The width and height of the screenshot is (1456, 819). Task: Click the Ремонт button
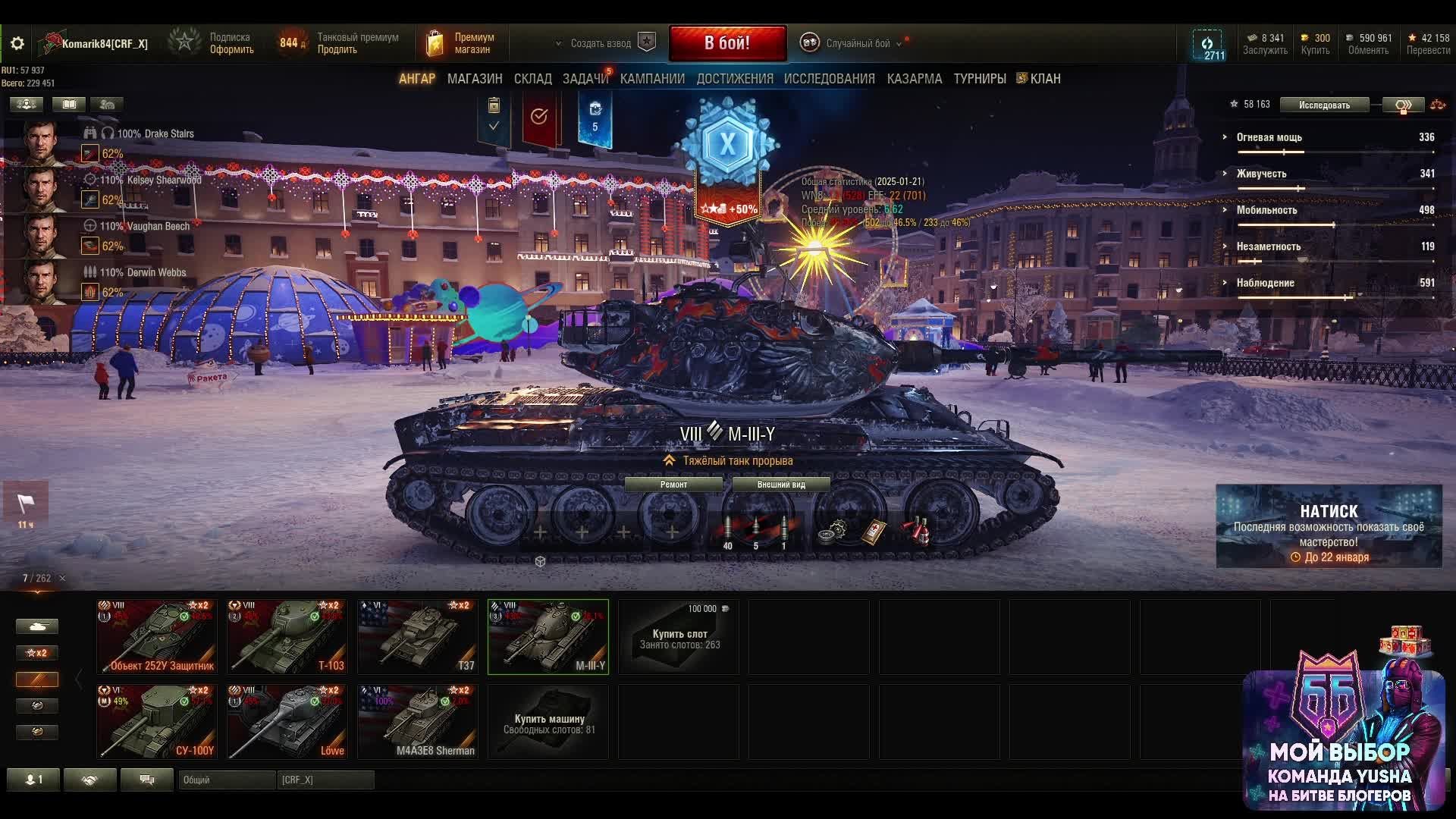coord(673,485)
